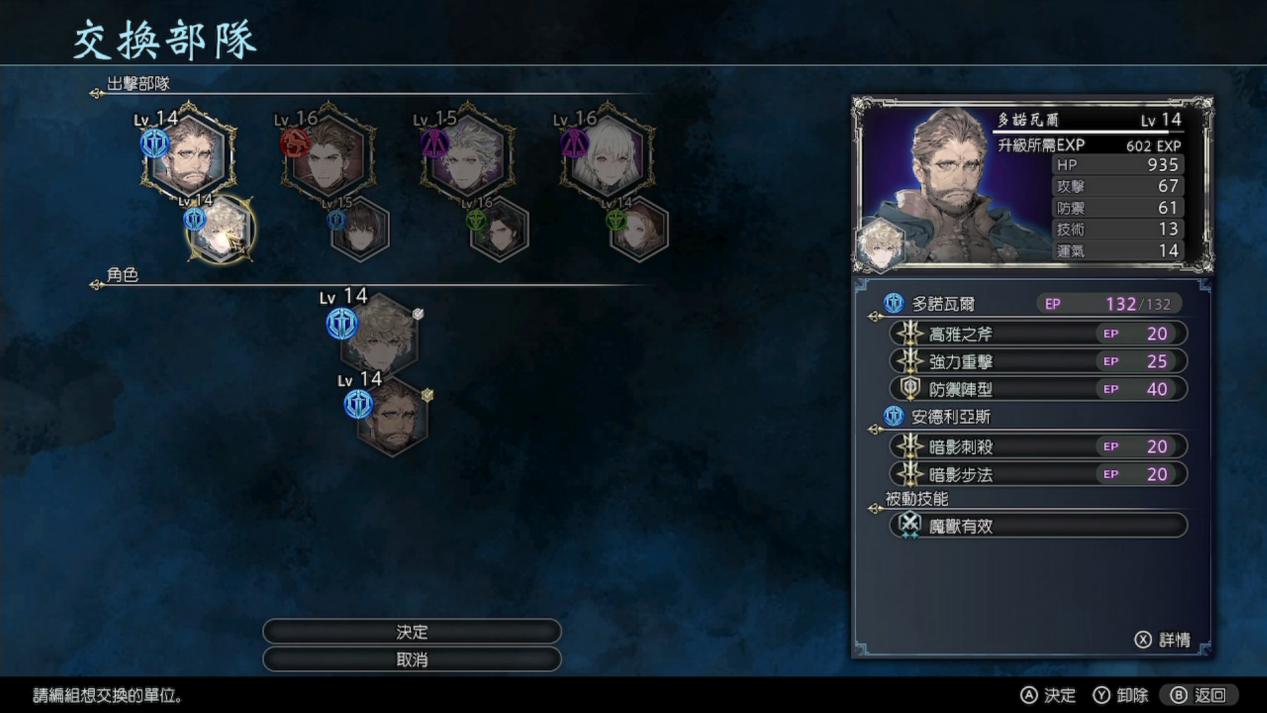Confirm with the 決定 button
1267x713 pixels.
point(411,632)
